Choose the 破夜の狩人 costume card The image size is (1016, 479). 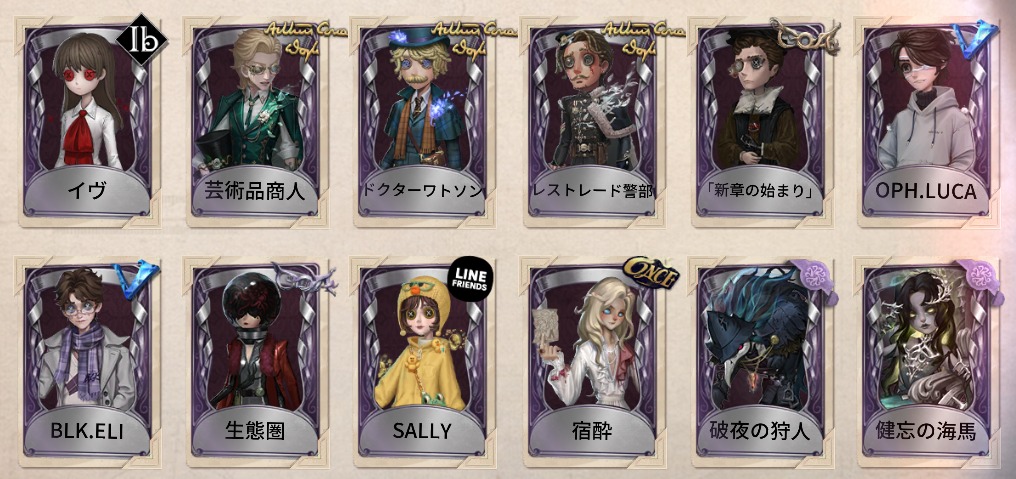click(760, 357)
